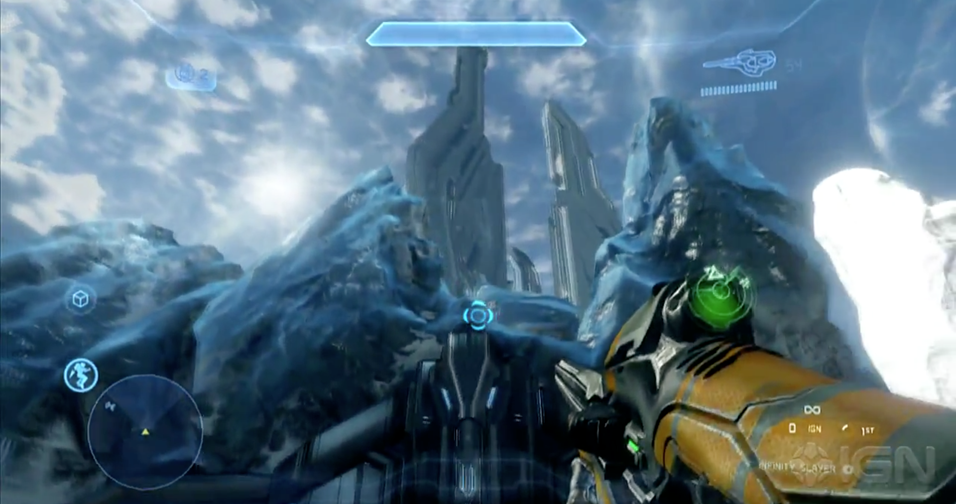Click the motion tracker radar
Screen dimensions: 956x504
[145, 432]
